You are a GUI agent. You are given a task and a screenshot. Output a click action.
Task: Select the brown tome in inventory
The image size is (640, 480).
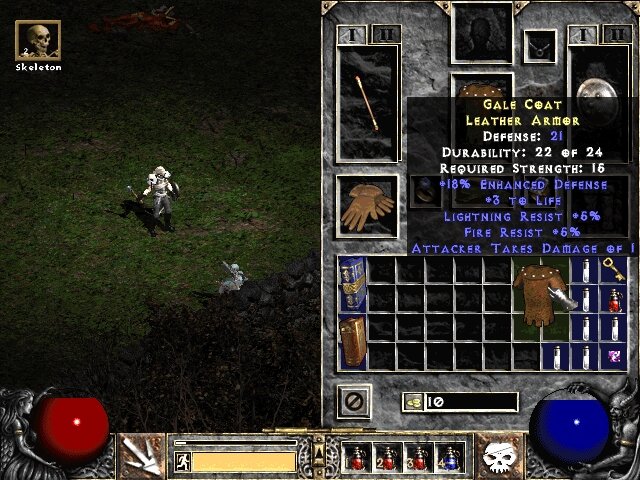point(352,342)
